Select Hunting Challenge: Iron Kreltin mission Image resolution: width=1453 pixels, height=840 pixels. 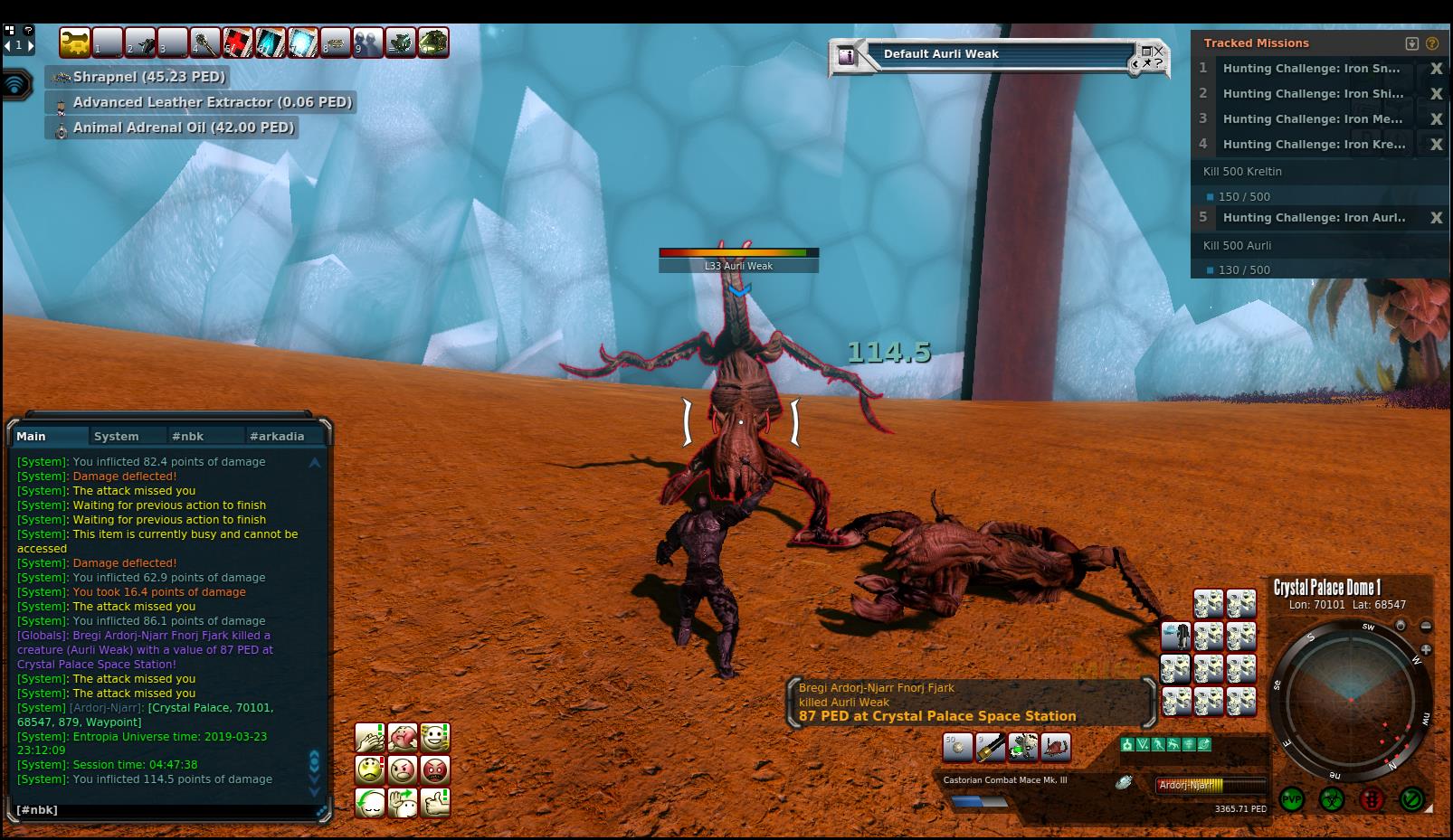pos(1314,144)
